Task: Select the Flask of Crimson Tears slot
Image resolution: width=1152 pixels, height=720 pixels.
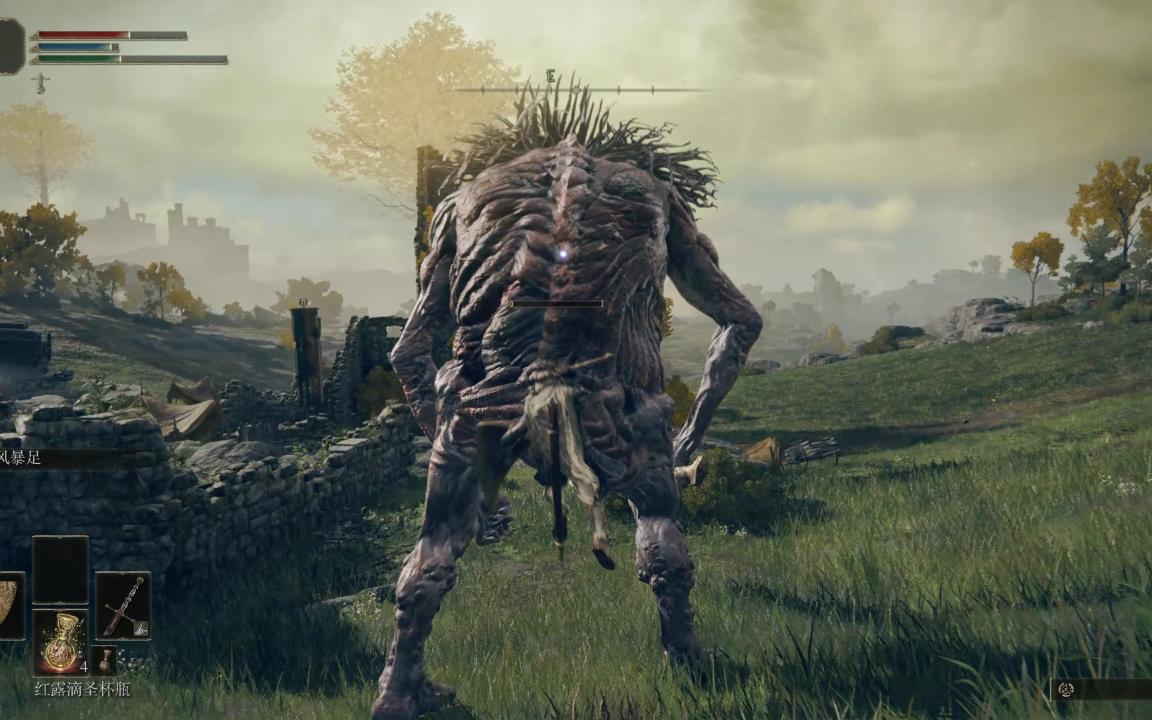Action: click(60, 643)
